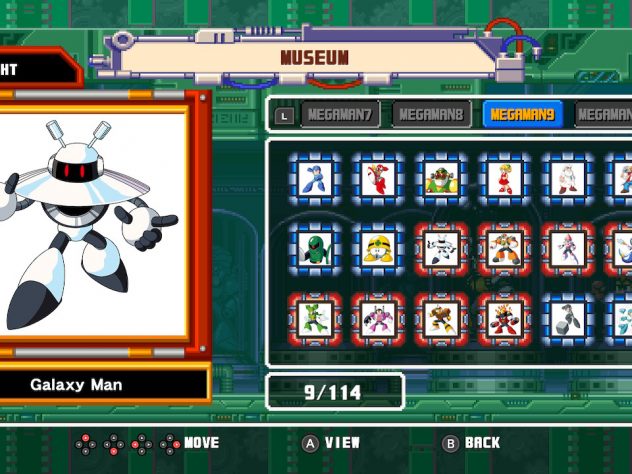Viewport: 632px width, 474px height.
Task: Select the orange Concrete Man tile
Action: coord(503,247)
